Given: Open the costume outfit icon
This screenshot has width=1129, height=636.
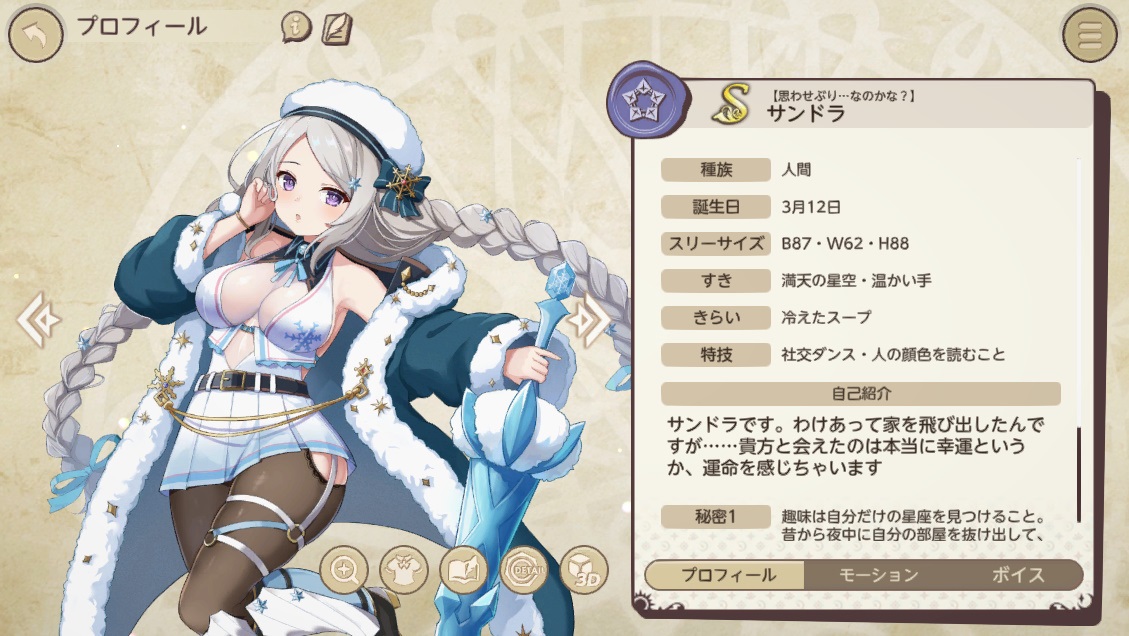Looking at the screenshot, I should click(x=404, y=570).
